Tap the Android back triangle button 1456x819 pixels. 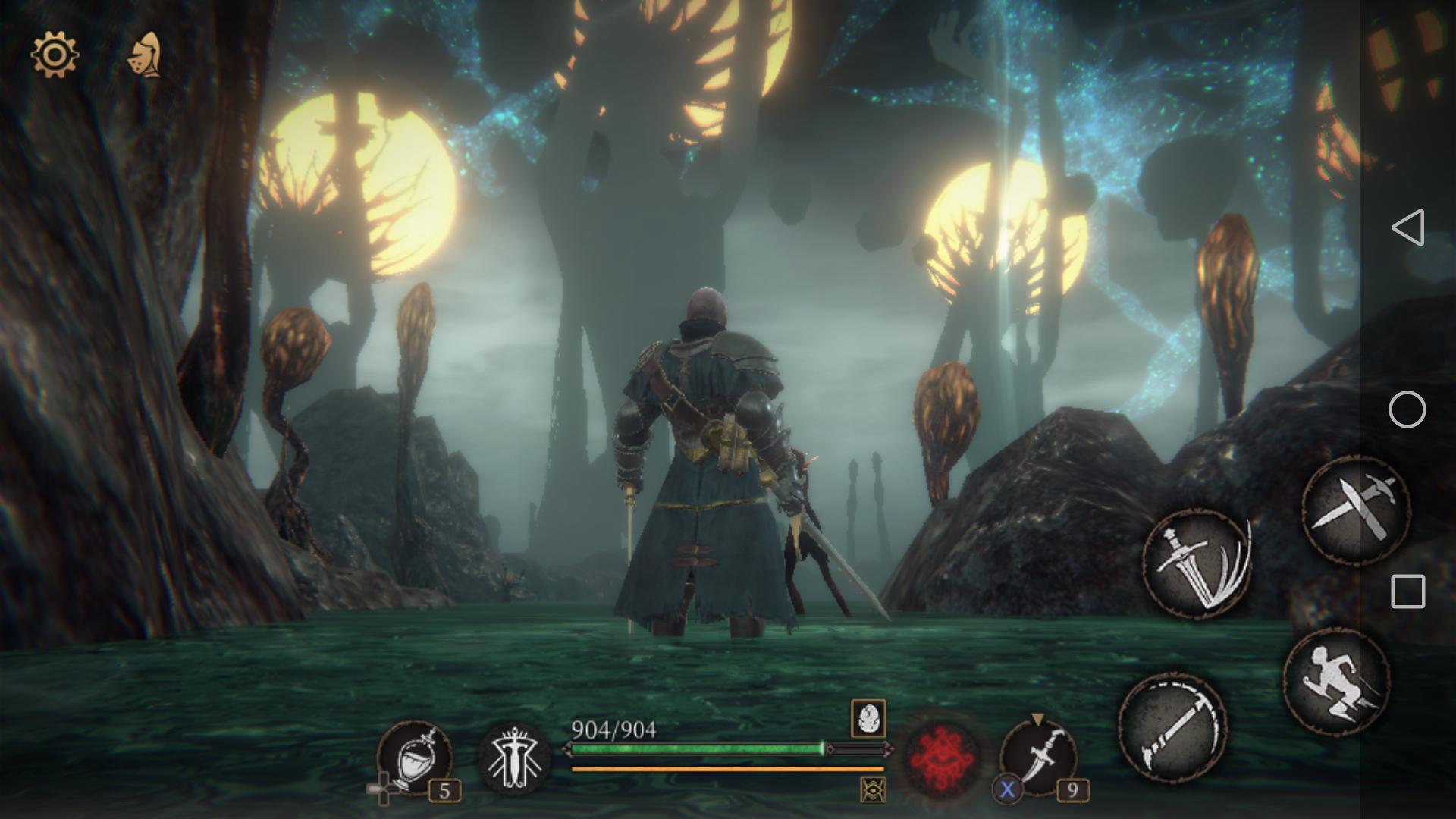[x=1407, y=227]
